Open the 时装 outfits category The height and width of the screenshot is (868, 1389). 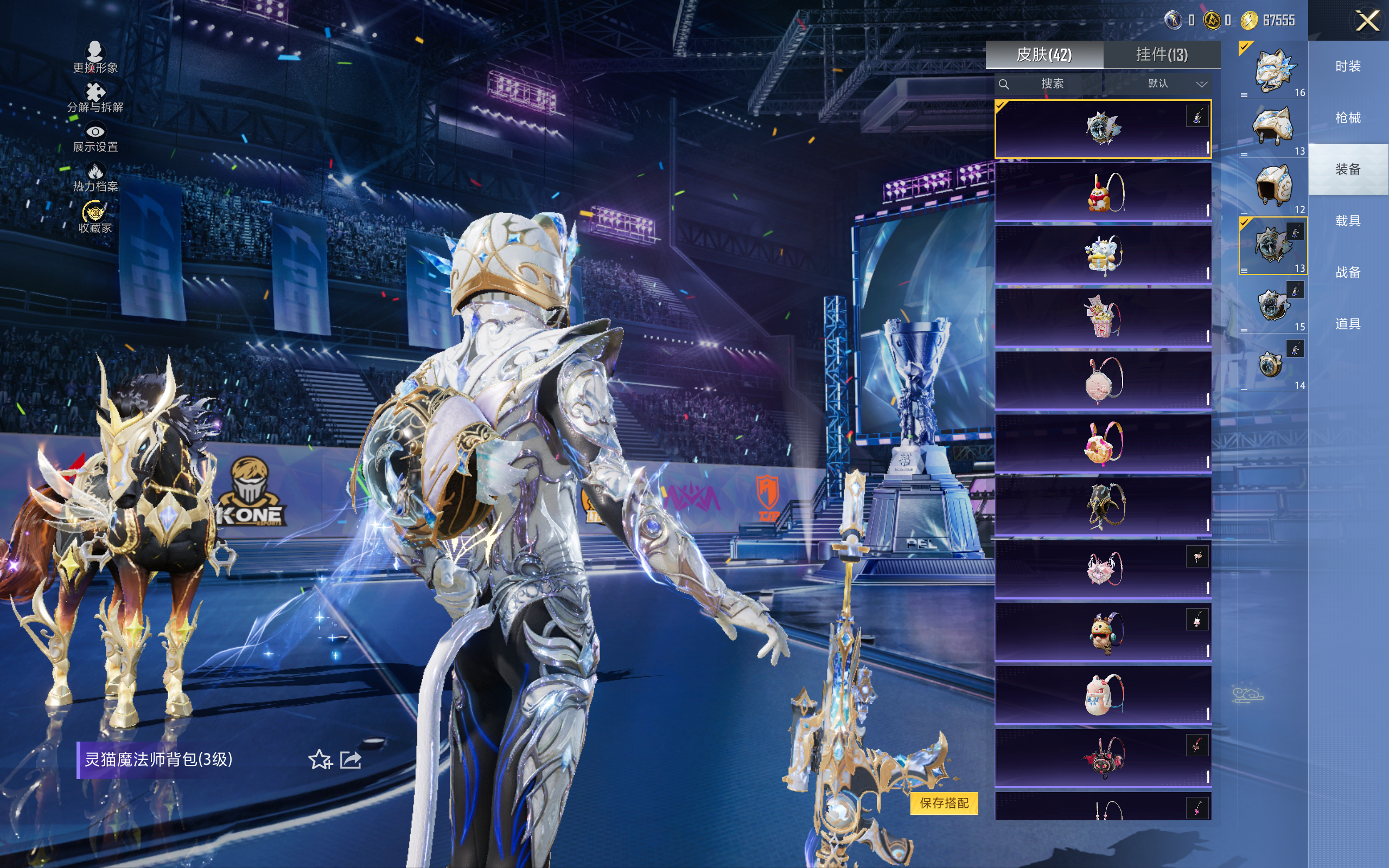tap(1348, 67)
